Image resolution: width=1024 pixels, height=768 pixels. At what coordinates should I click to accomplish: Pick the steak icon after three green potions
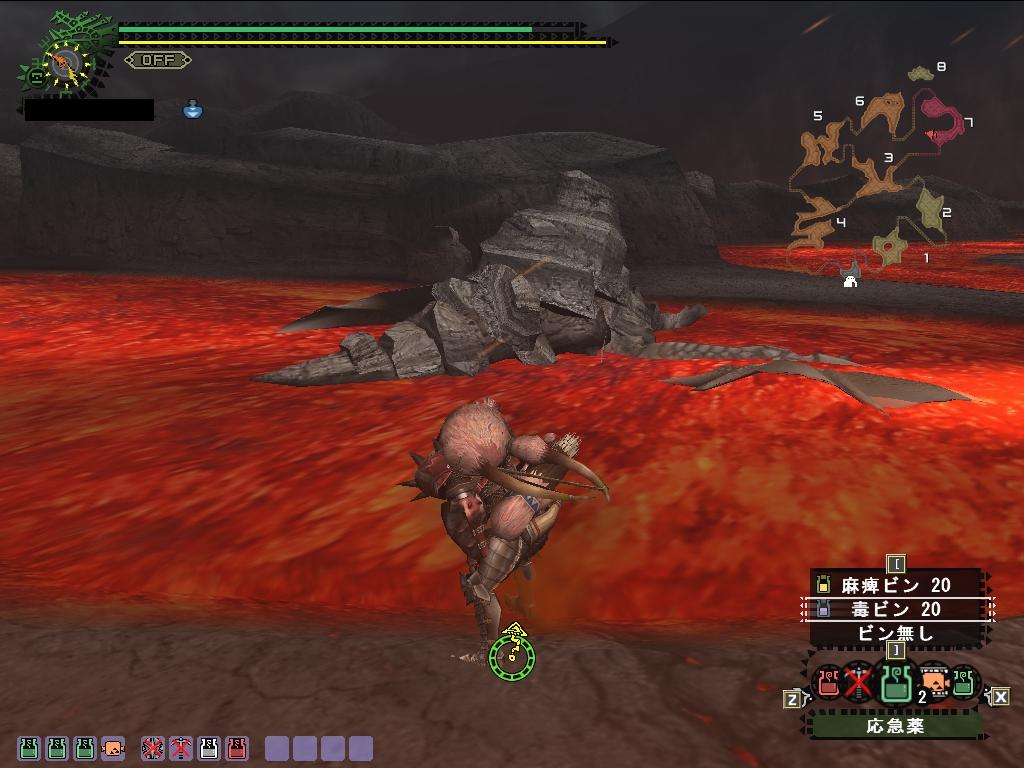point(113,747)
